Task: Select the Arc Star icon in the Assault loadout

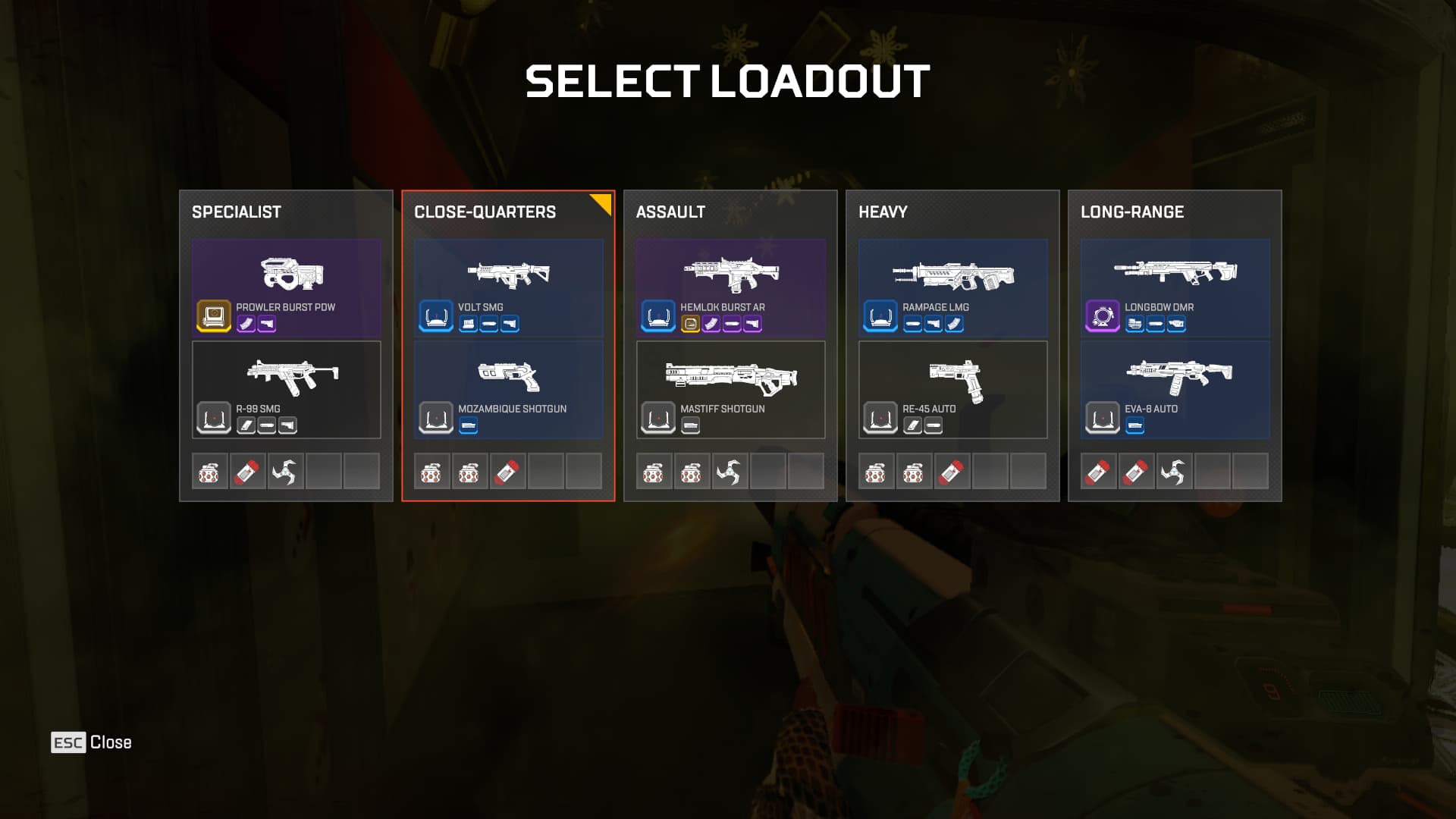Action: pos(730,472)
